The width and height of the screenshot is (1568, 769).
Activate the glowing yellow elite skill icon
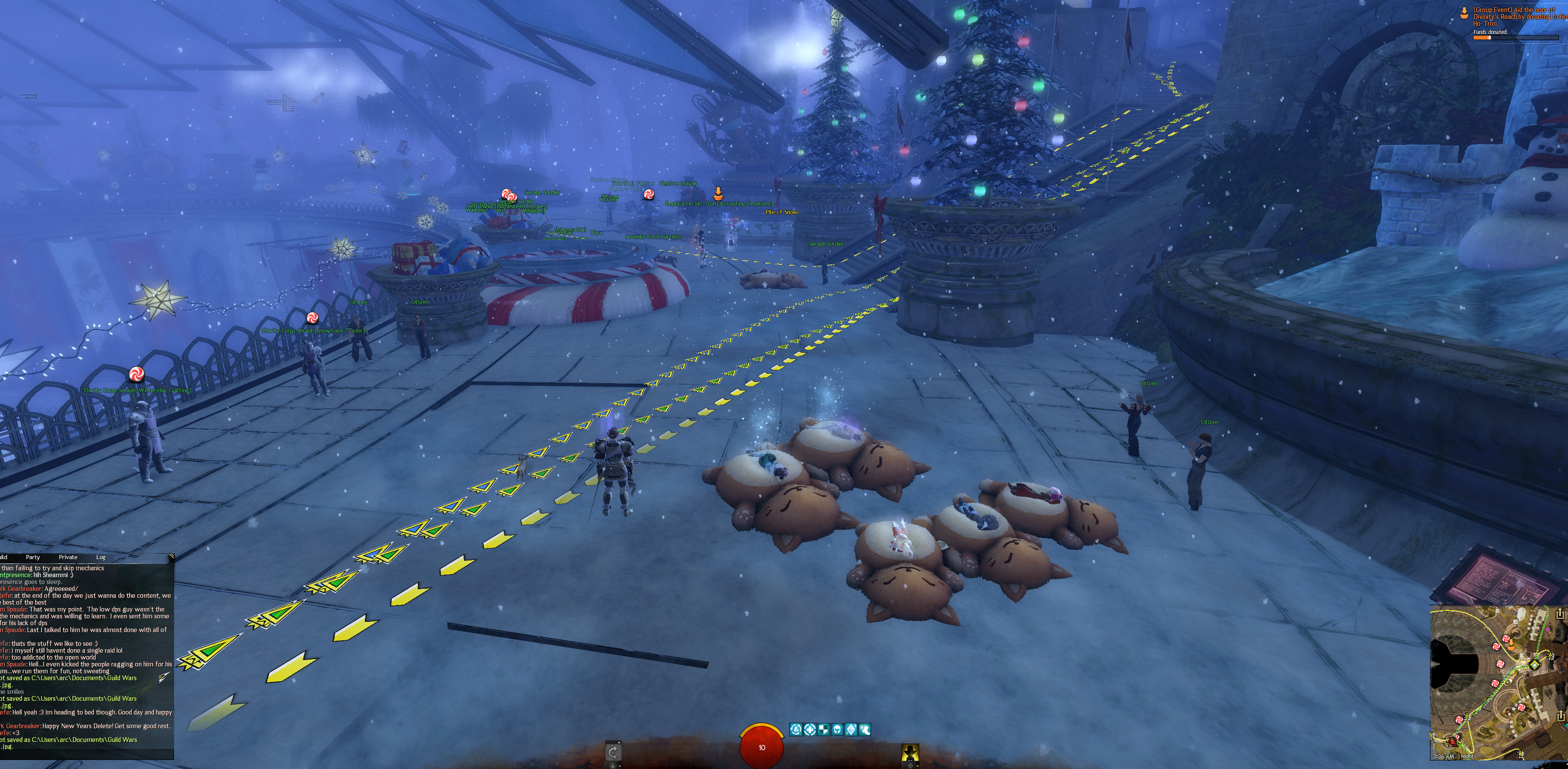pos(909,753)
